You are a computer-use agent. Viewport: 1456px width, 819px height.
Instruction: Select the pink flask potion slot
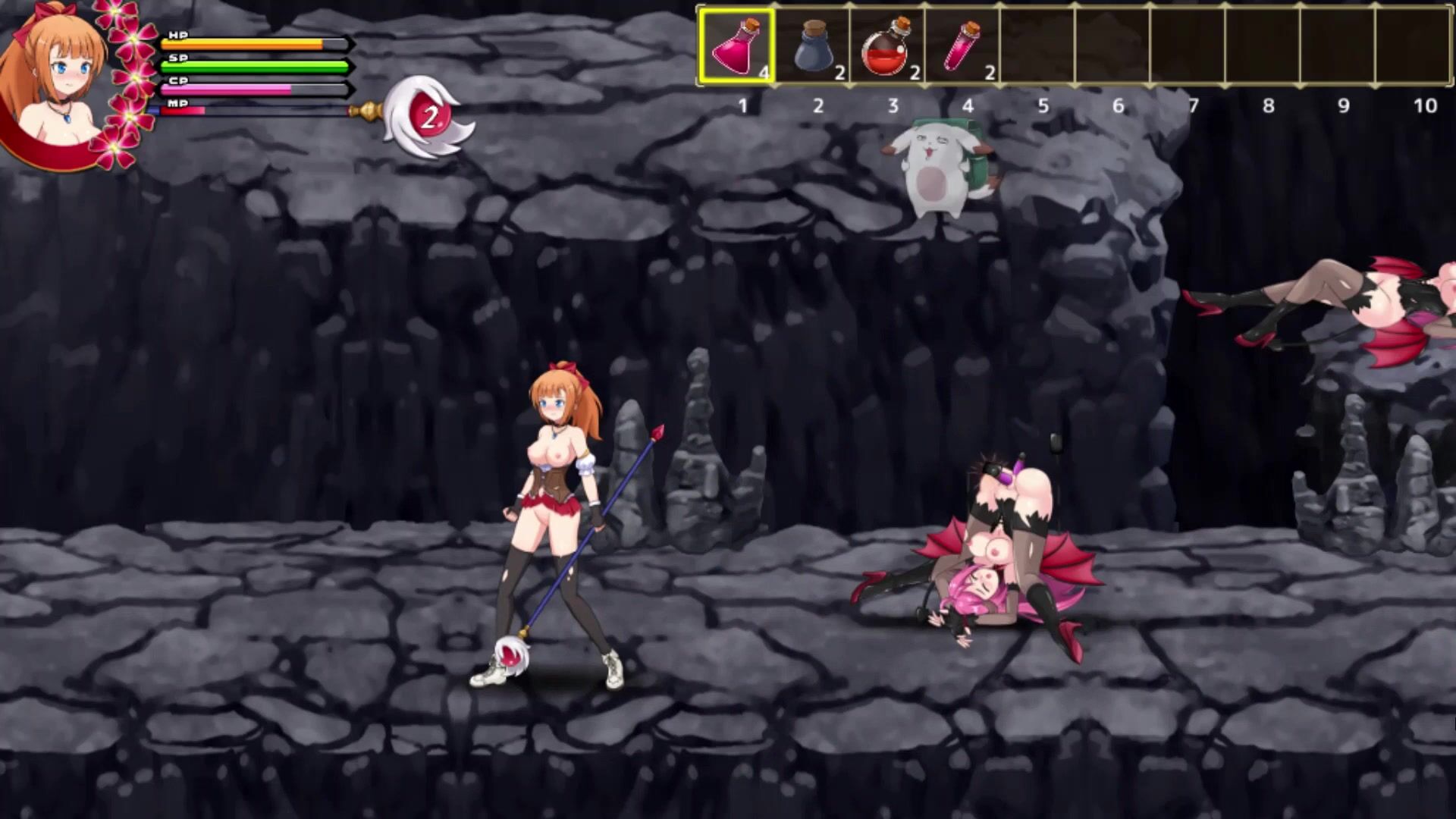click(x=736, y=45)
